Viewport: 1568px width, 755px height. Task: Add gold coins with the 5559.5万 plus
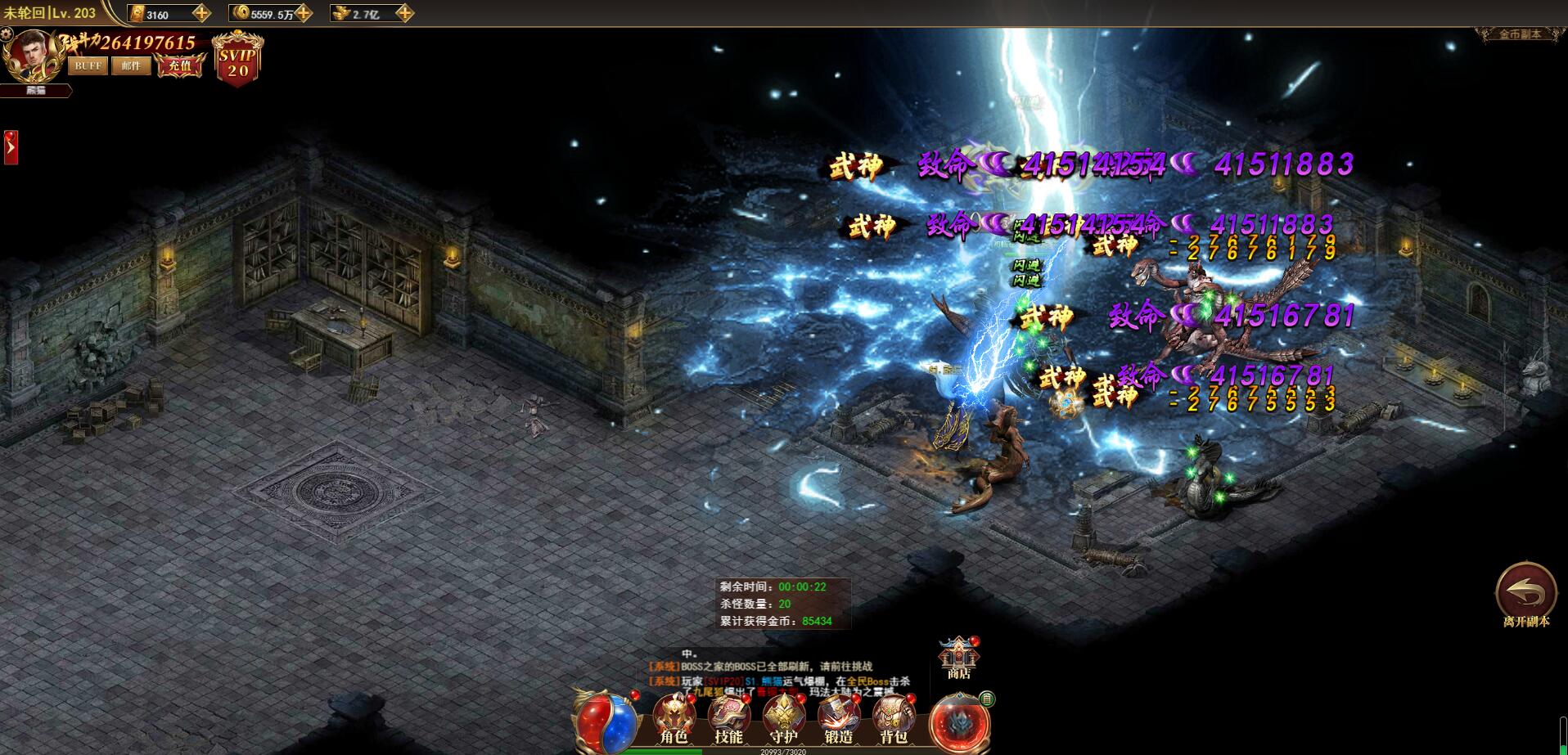[x=304, y=13]
